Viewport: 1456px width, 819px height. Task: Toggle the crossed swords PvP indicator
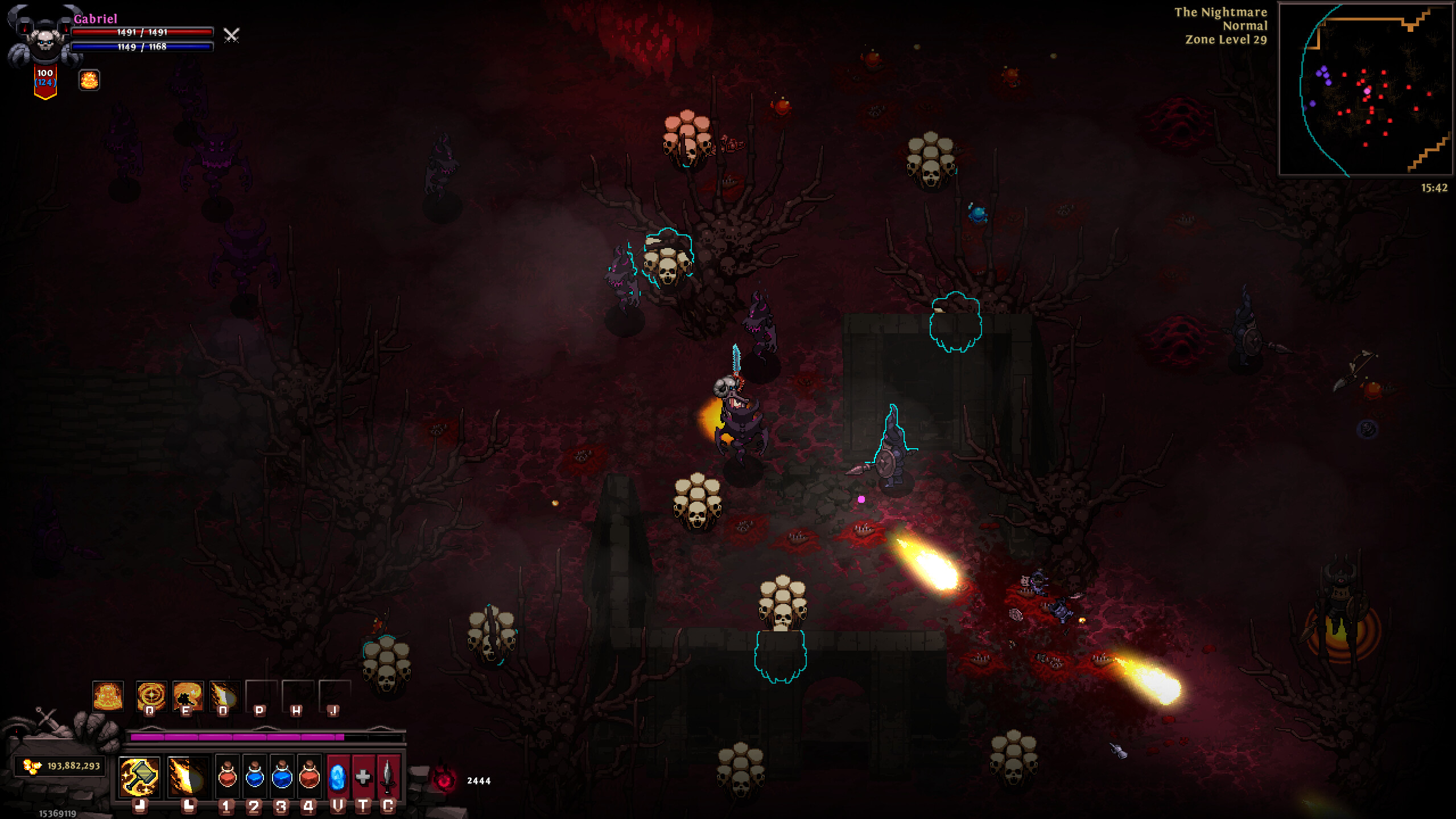230,36
